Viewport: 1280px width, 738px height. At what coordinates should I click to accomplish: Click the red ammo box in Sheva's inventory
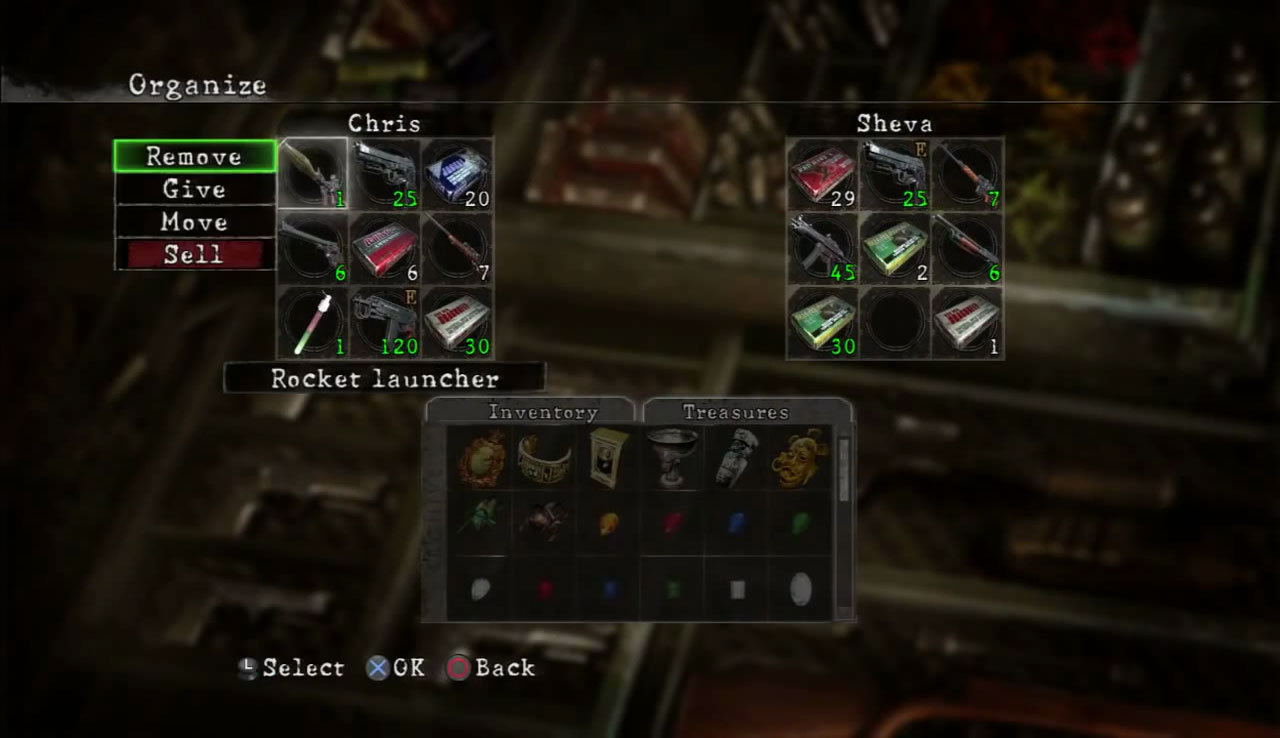click(x=822, y=174)
